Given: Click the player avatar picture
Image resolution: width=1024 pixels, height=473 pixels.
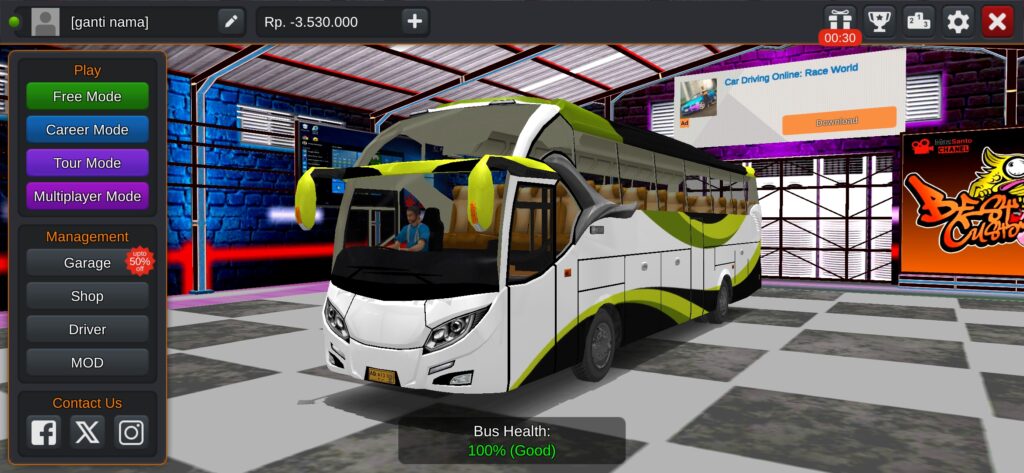Looking at the screenshot, I should coord(45,21).
